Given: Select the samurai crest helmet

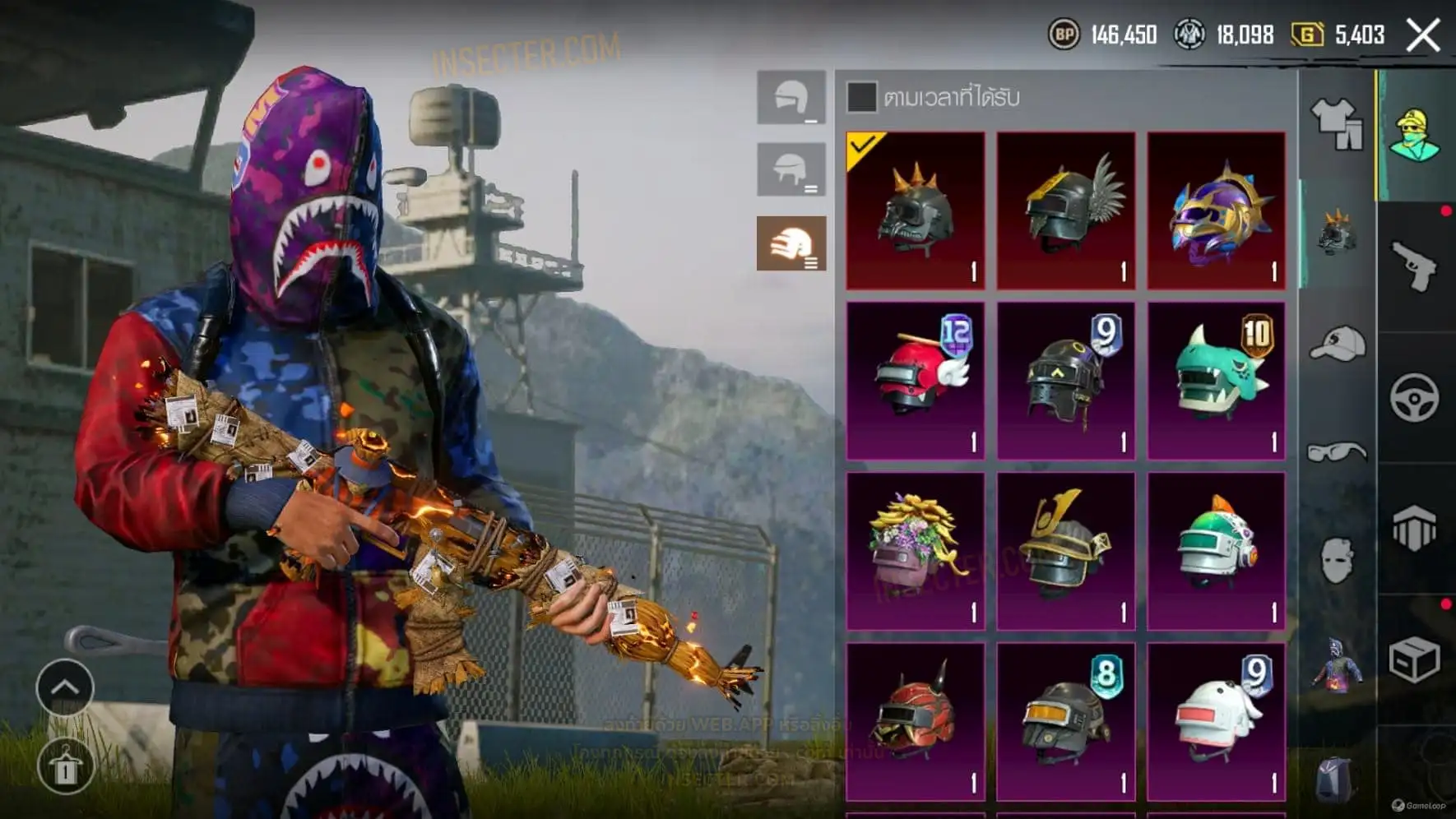Looking at the screenshot, I should click(x=1065, y=550).
